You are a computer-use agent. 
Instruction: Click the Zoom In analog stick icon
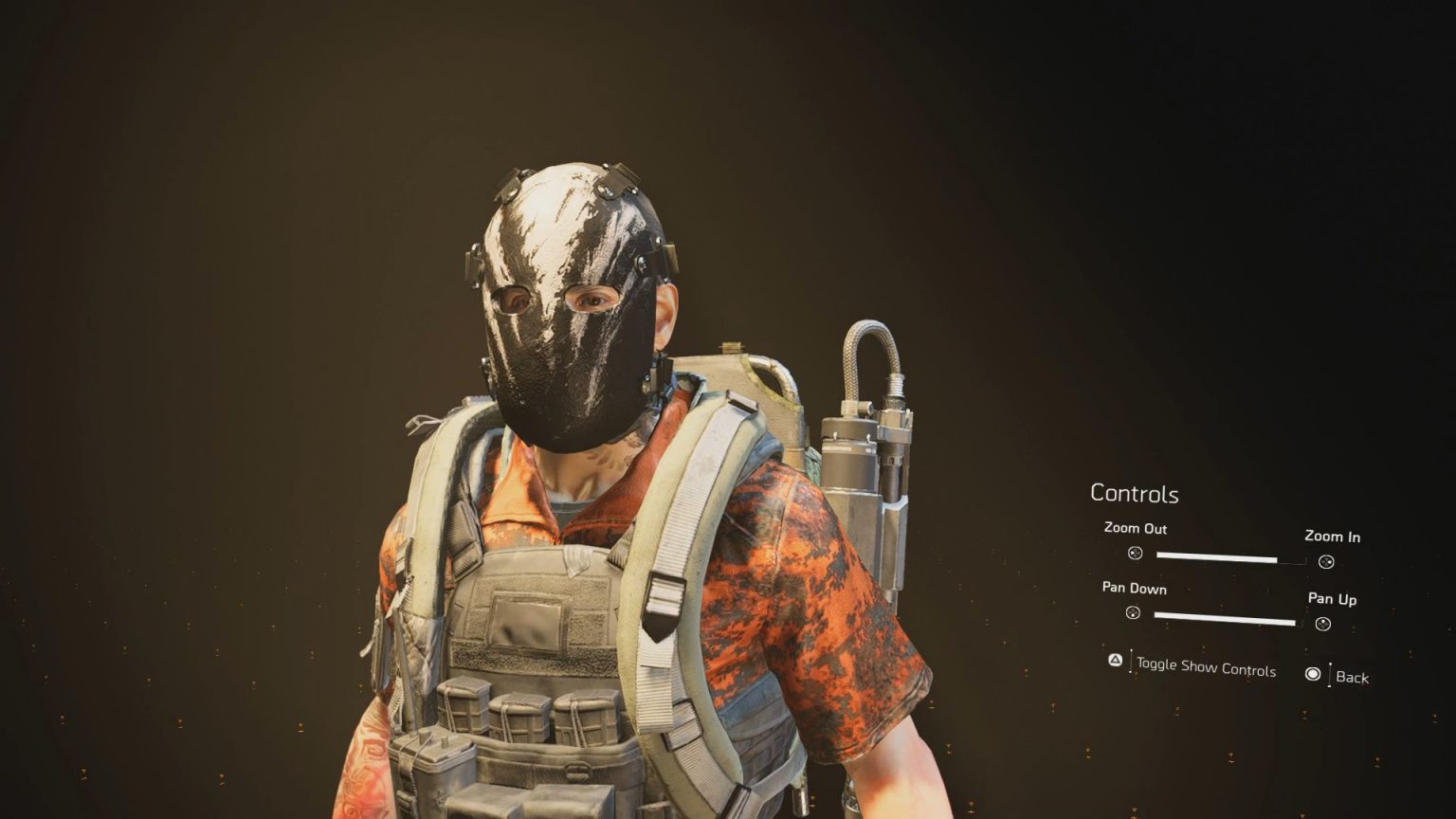click(1325, 561)
